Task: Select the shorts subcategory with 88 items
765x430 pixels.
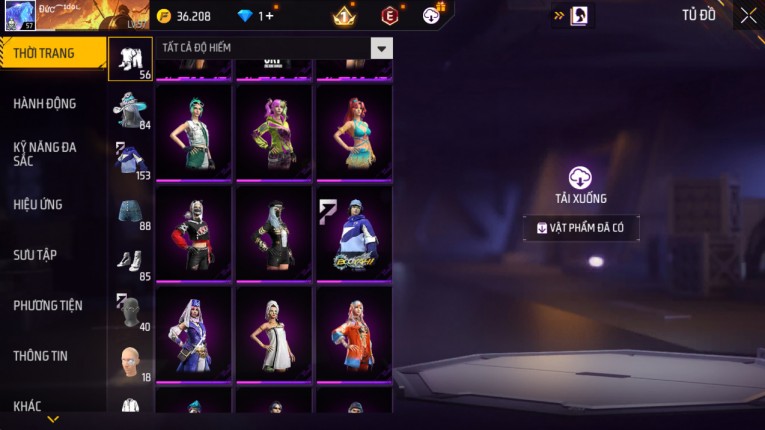Action: click(130, 214)
